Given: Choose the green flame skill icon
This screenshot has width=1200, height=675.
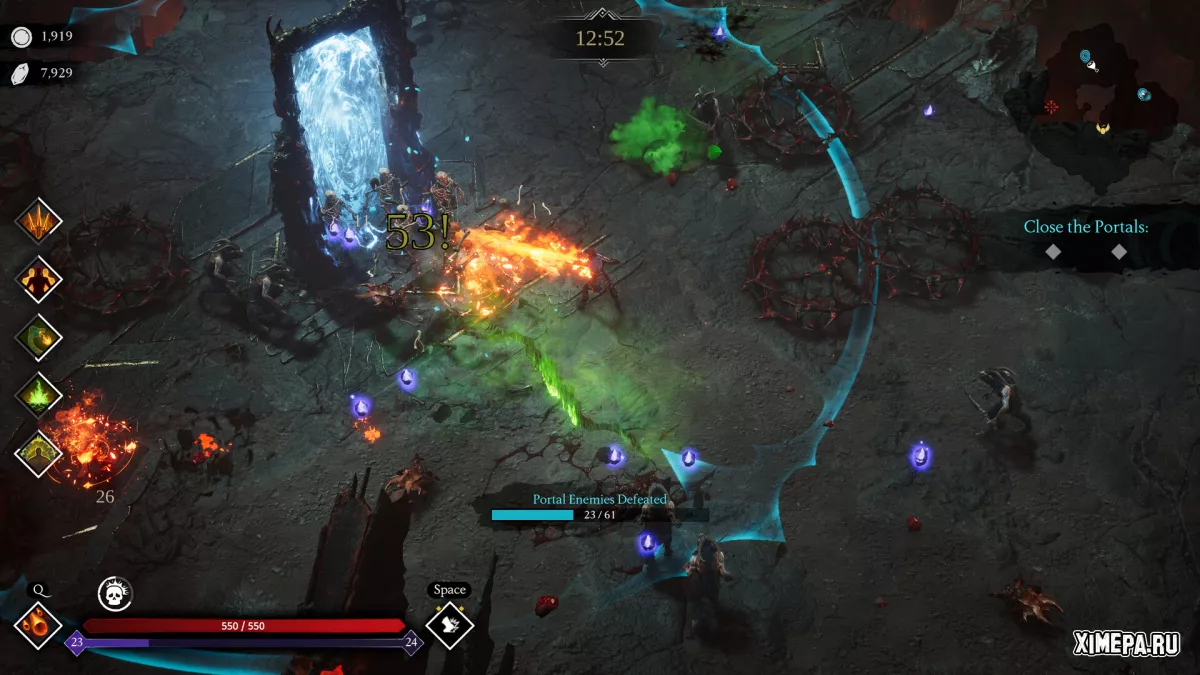Looking at the screenshot, I should click(39, 395).
